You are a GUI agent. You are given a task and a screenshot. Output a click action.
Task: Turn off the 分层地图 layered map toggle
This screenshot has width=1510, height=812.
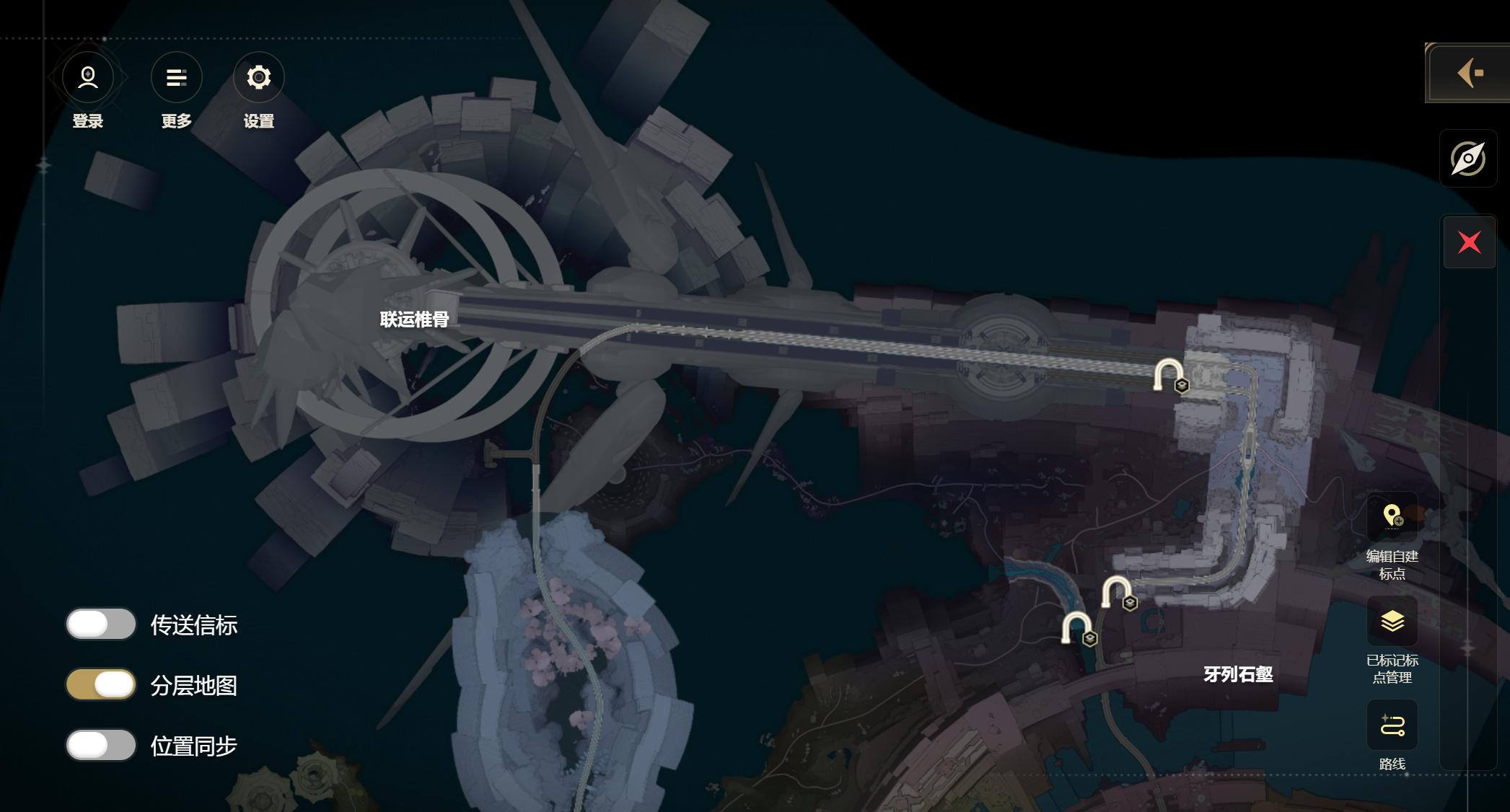pos(101,685)
